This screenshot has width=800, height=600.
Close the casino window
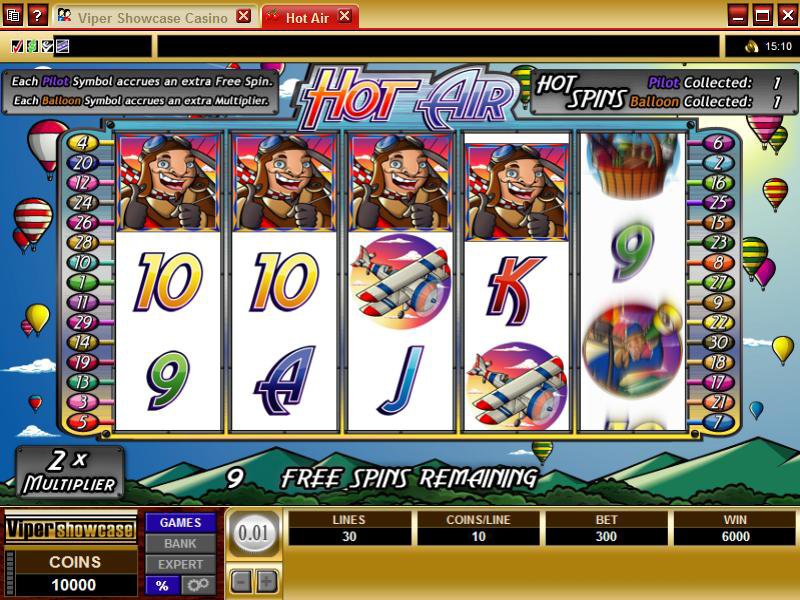(x=785, y=15)
